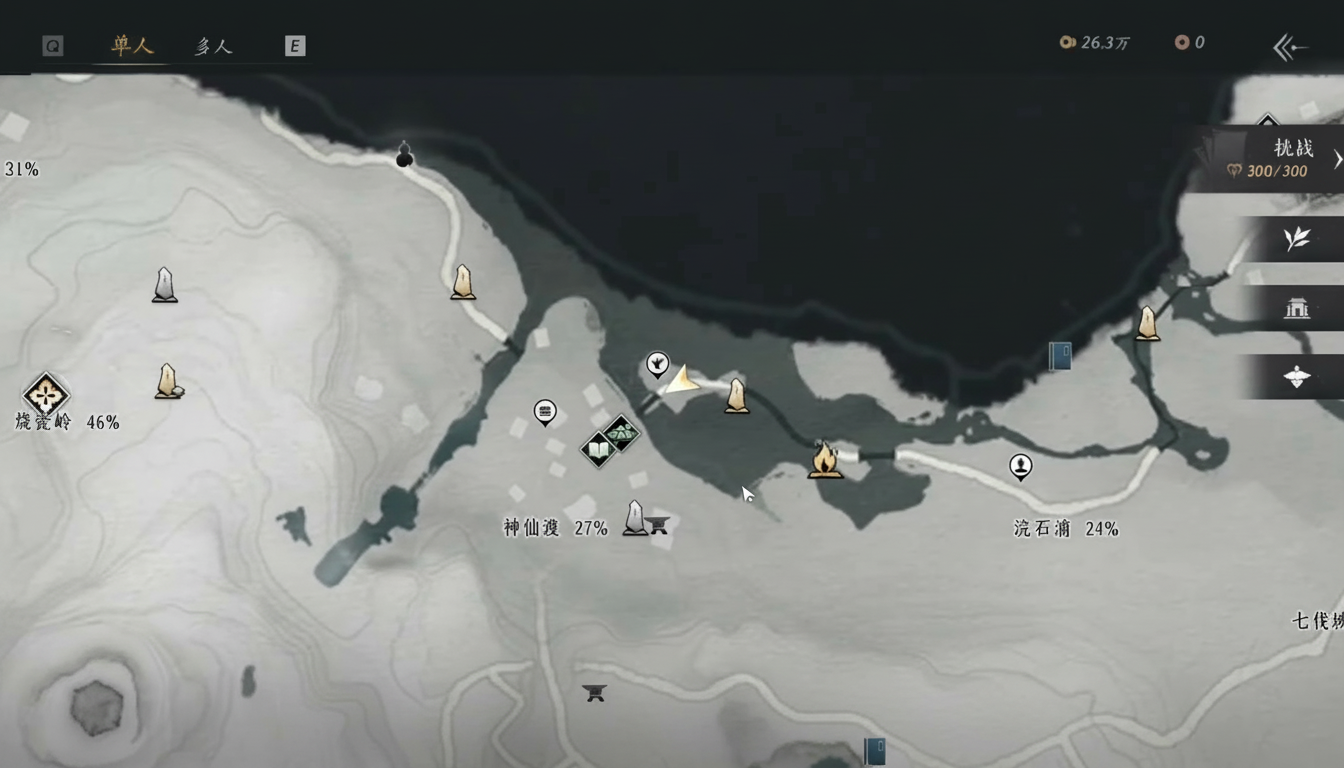Select the bird-track pin marker

tap(657, 364)
